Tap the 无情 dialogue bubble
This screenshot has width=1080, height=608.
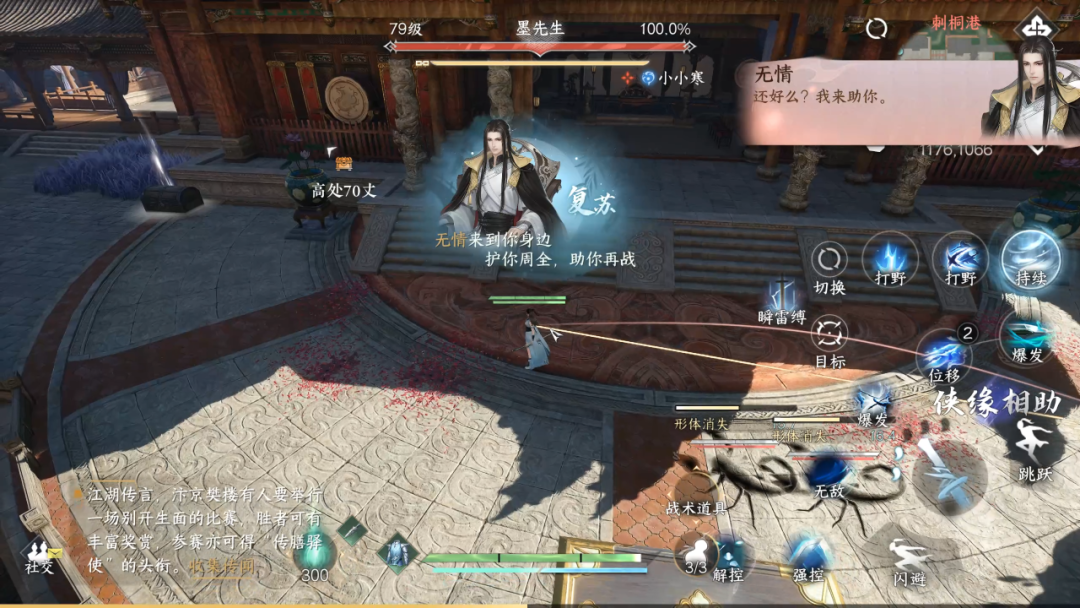(x=860, y=98)
